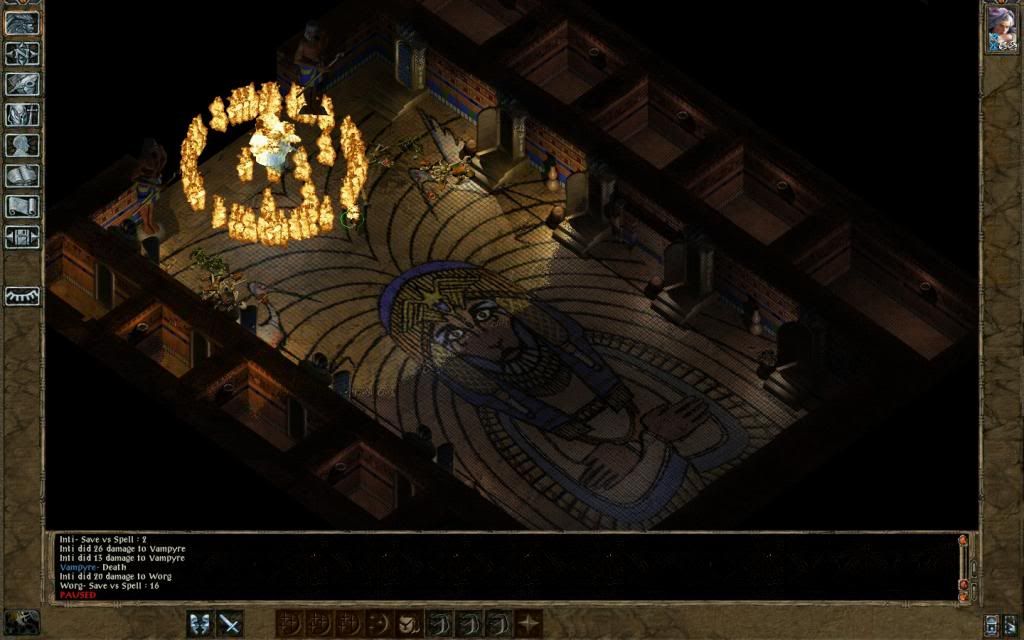This screenshot has height=640, width=1024.
Task: Click the combat message log window
Action: 500,567
